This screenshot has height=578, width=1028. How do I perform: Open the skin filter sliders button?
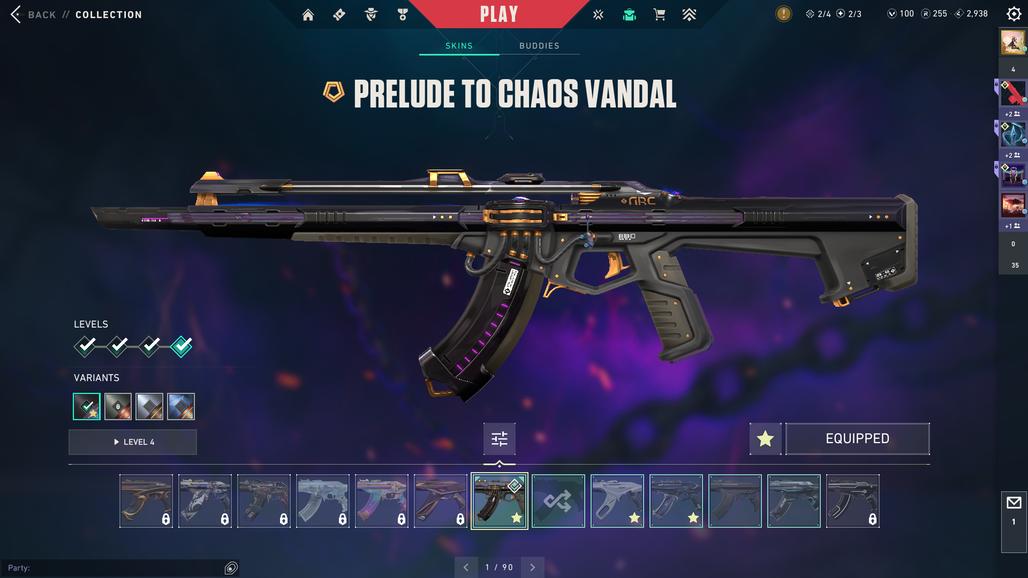(x=499, y=438)
